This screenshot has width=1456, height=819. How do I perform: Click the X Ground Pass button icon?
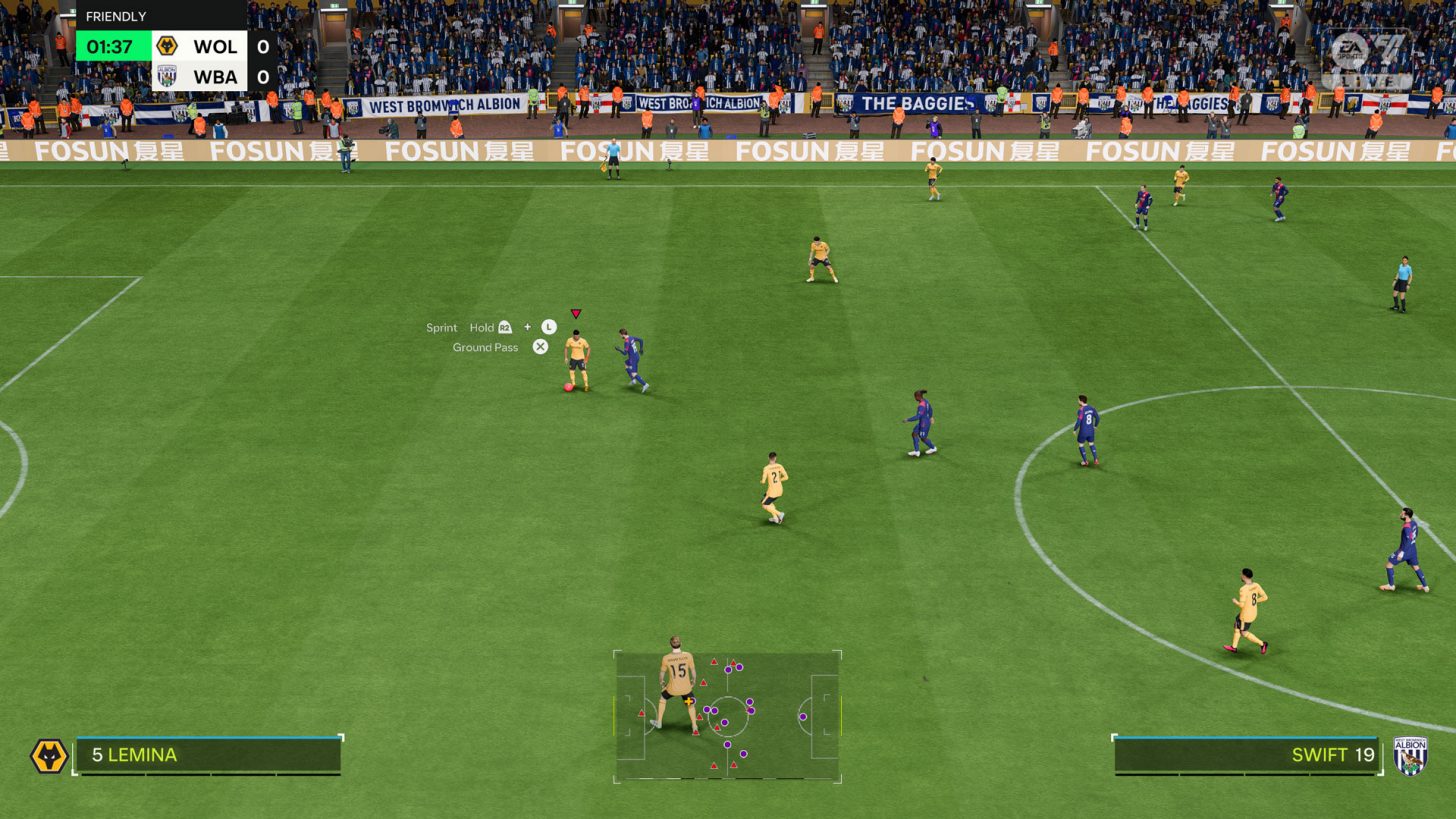click(540, 347)
